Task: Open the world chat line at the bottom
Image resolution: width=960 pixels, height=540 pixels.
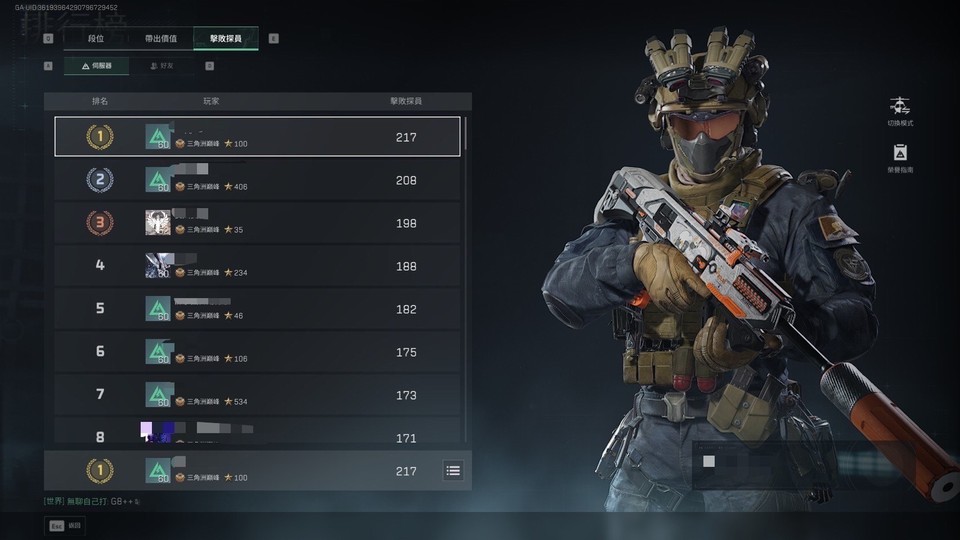Action: point(90,501)
